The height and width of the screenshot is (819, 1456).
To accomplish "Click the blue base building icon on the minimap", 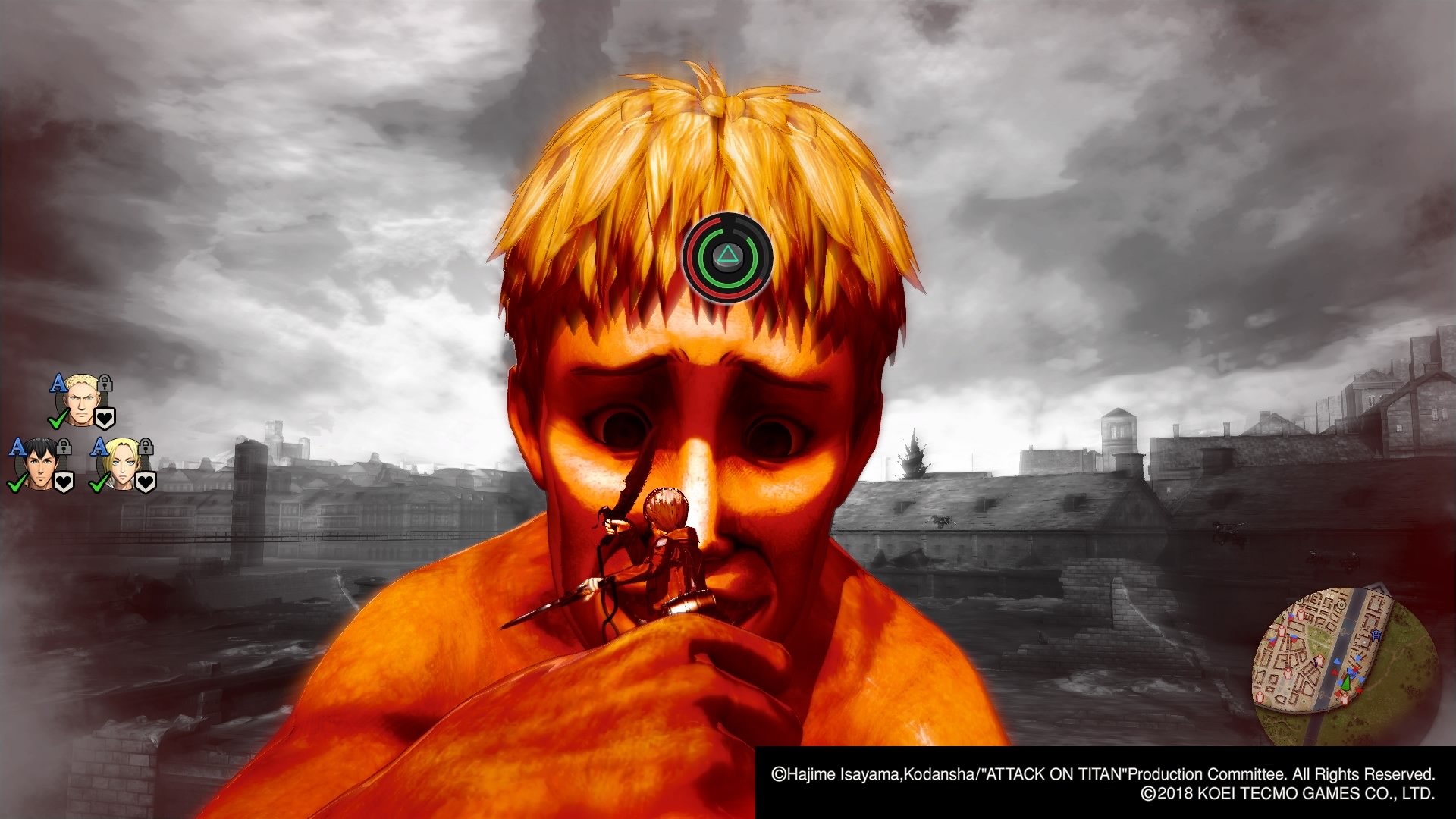I will coord(1376,635).
